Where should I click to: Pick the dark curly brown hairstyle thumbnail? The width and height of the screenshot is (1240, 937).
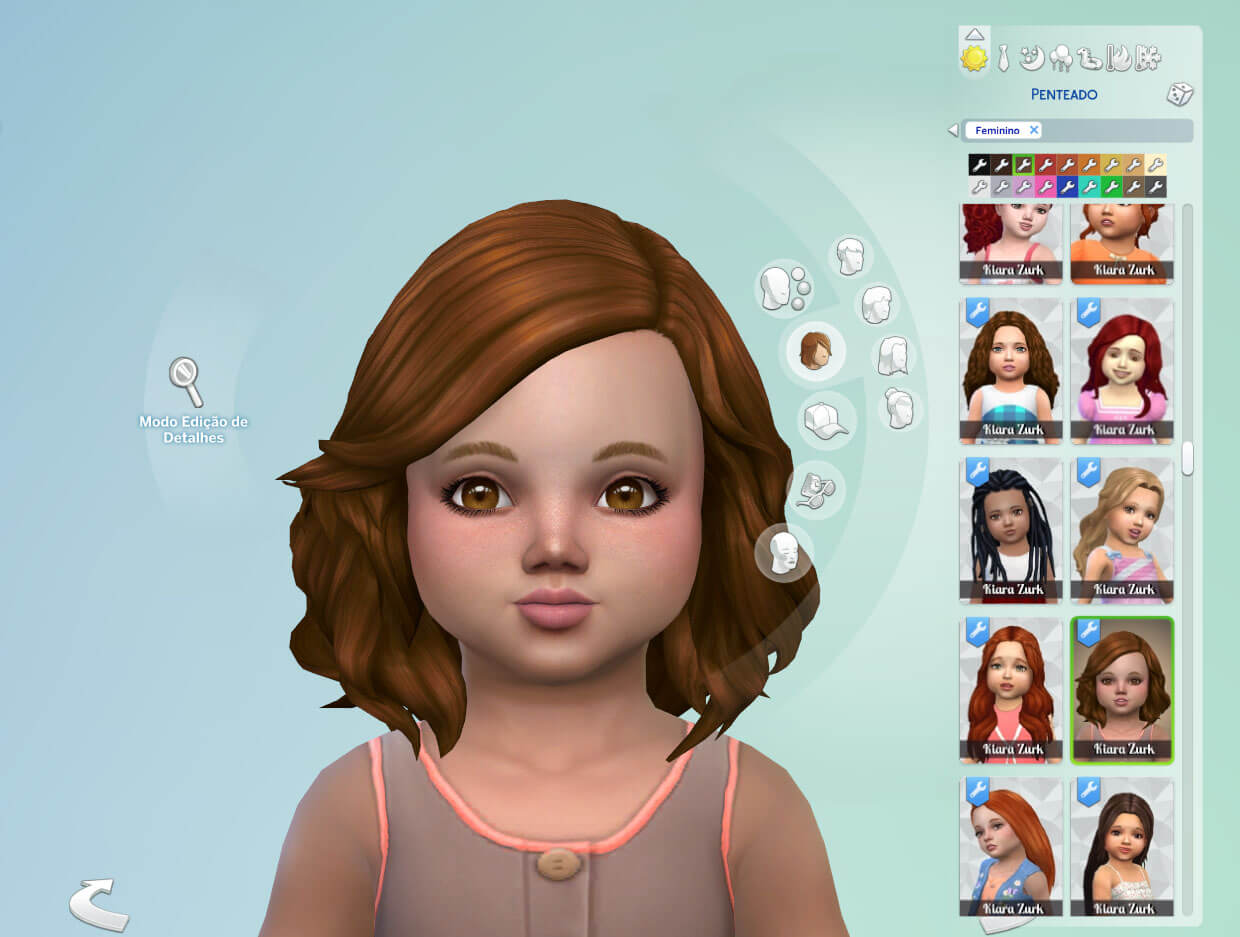coord(1011,371)
